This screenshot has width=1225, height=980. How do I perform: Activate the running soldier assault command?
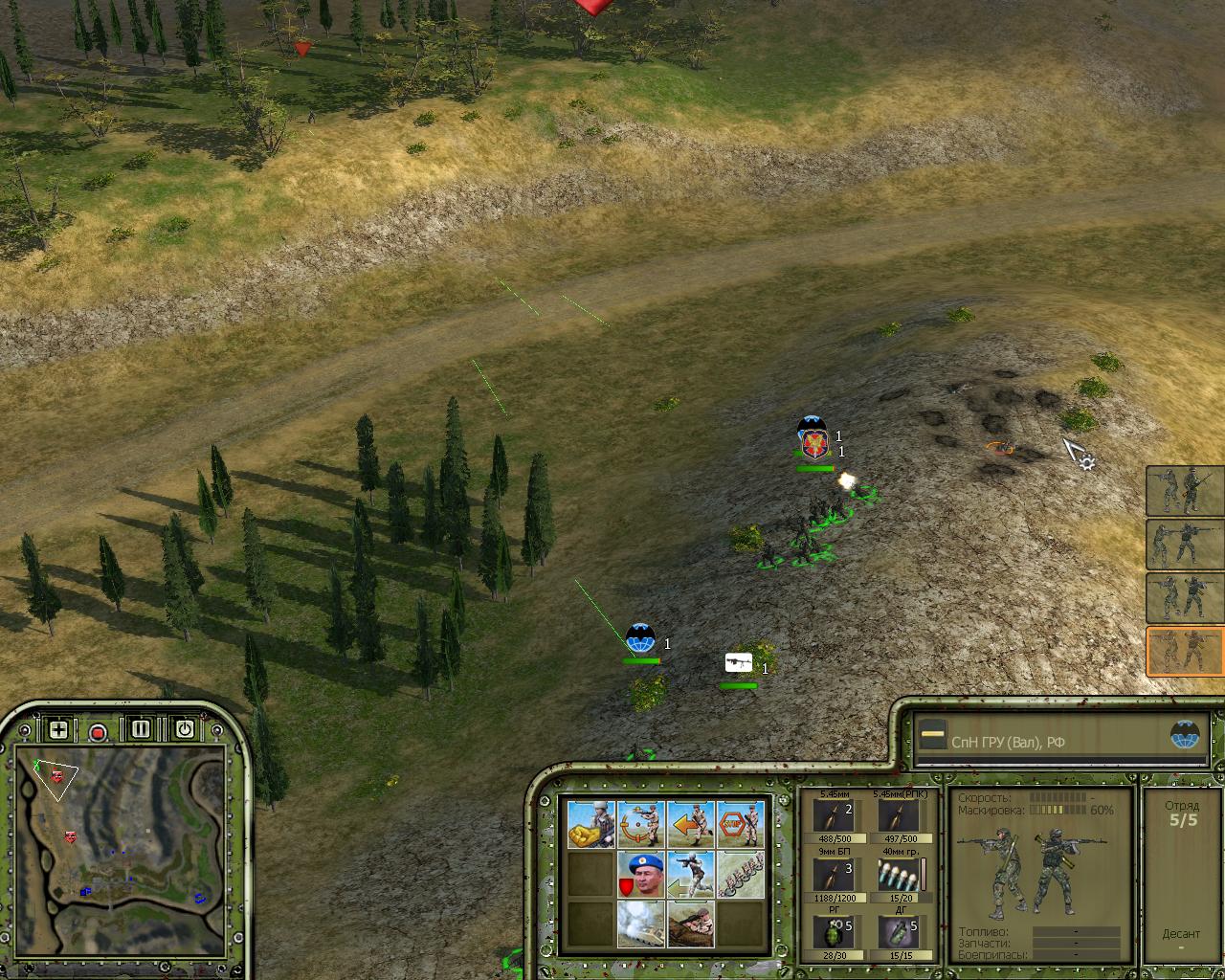690,874
